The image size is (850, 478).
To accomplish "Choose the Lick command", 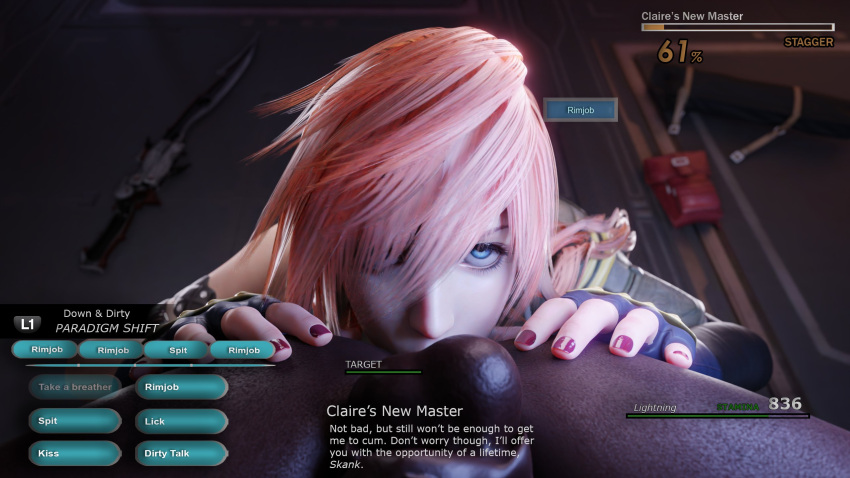I will [181, 421].
